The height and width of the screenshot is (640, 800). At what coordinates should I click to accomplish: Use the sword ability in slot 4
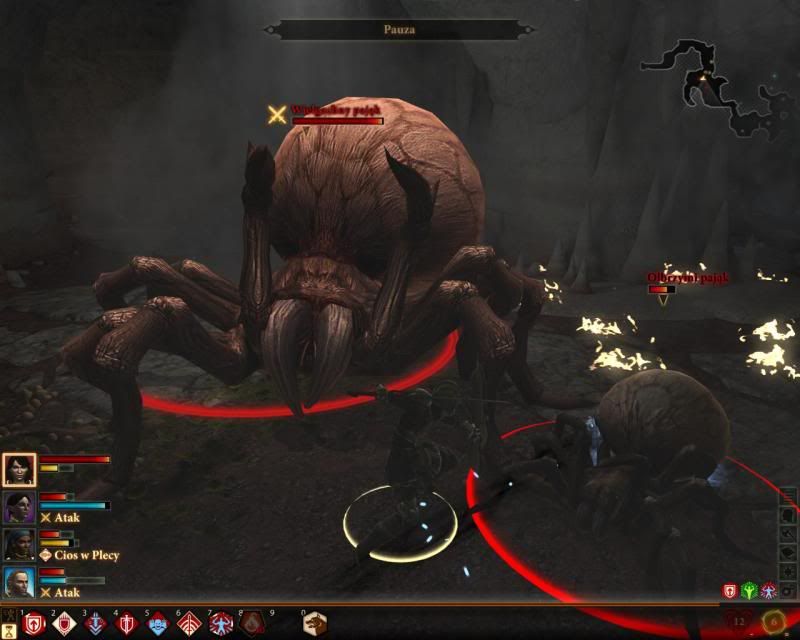(x=127, y=624)
